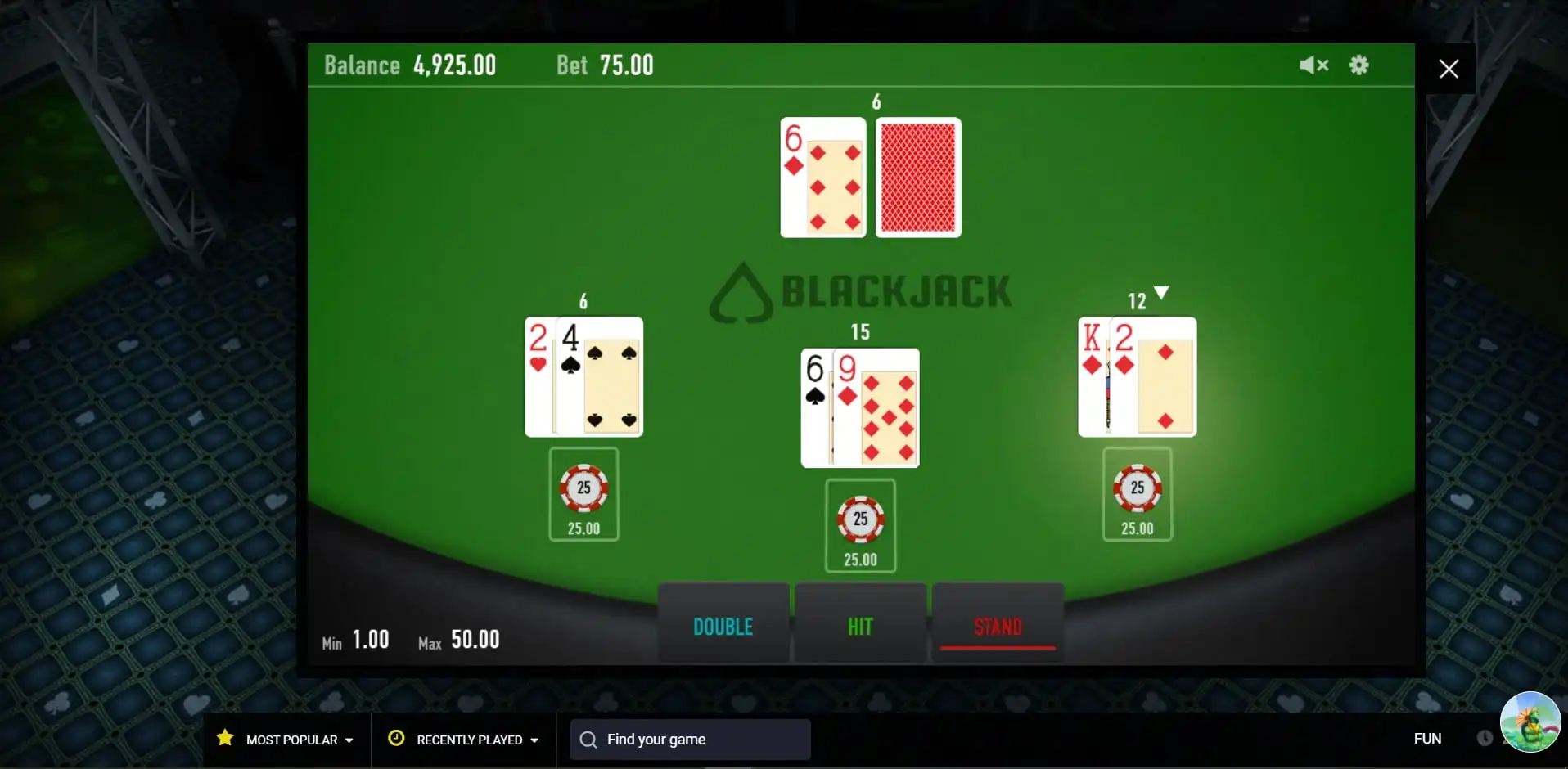Open the gear settings

(1359, 65)
